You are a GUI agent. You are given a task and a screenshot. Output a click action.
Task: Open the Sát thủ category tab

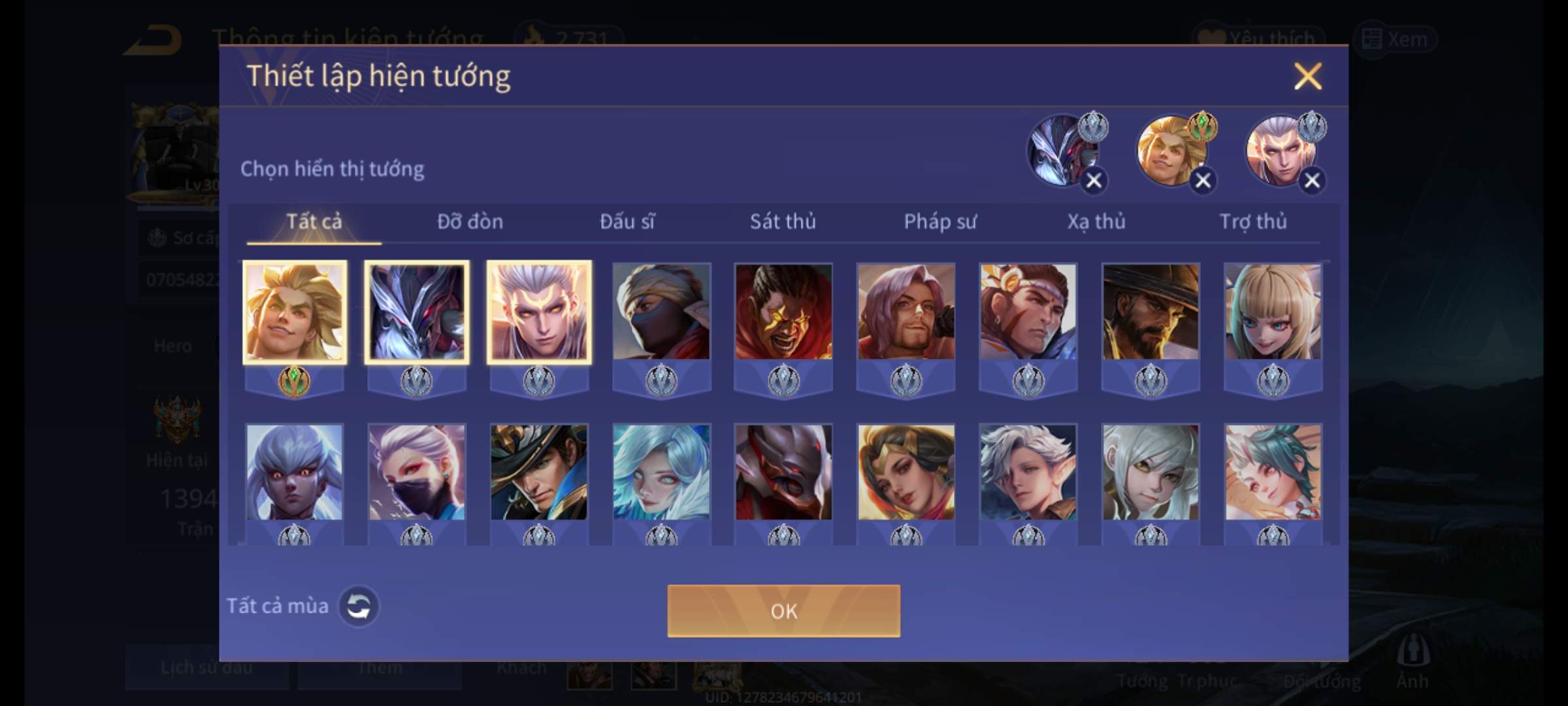(783, 222)
